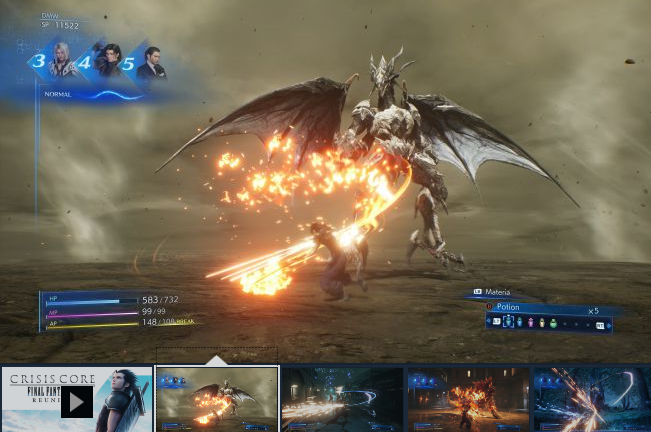View the red fiery enemy screenshot thumbnail

coord(468,399)
